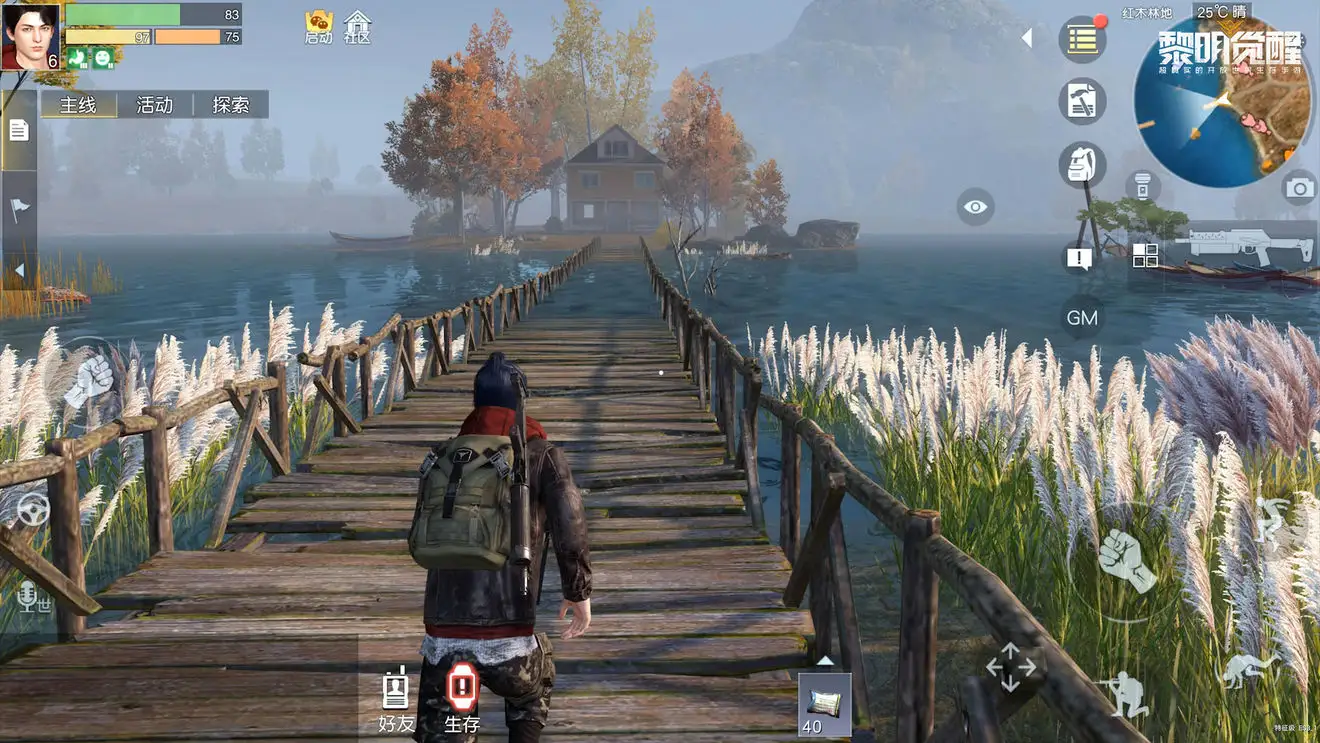The width and height of the screenshot is (1320, 743).
Task: Open the circular minimap
Action: [x=1223, y=101]
